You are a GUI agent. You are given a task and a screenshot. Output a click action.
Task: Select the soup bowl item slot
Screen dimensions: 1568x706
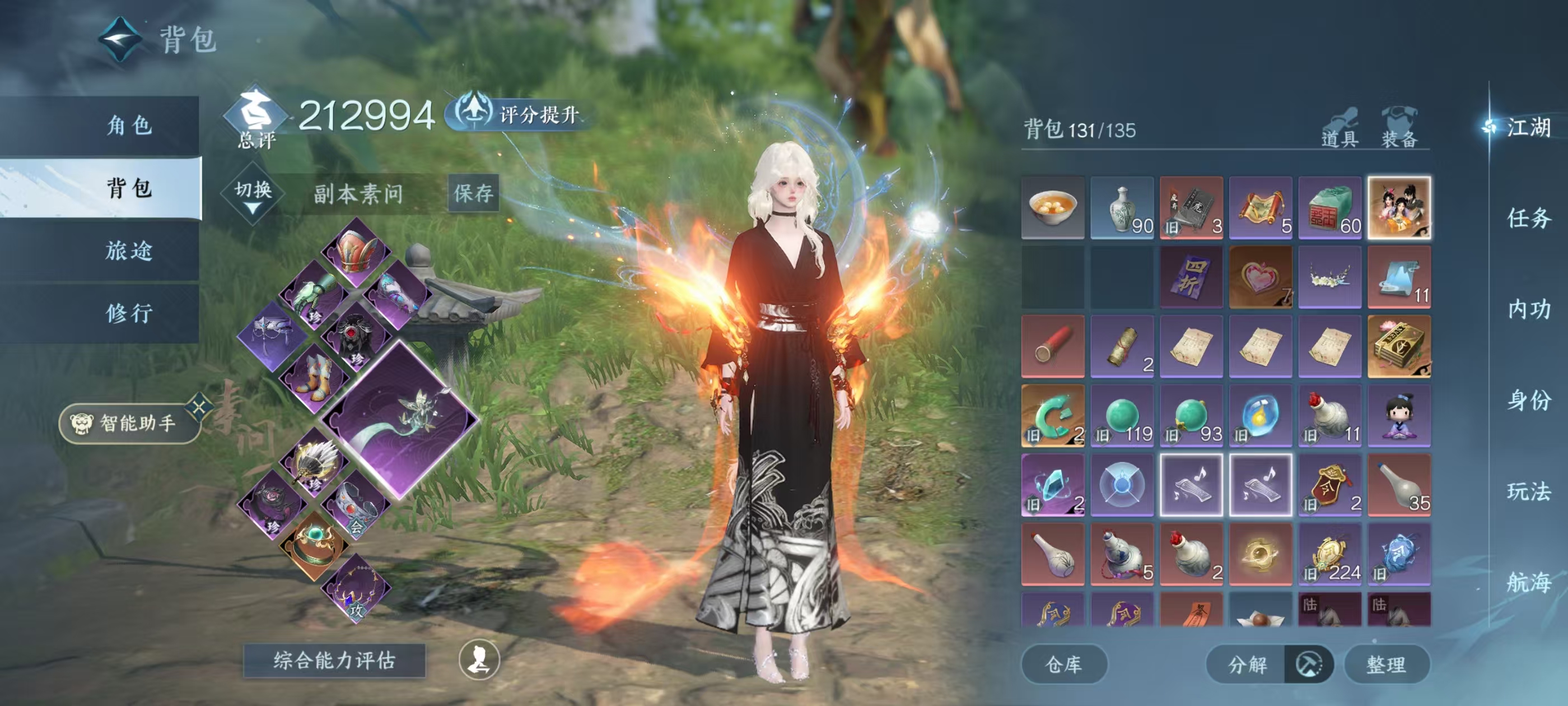point(1052,208)
